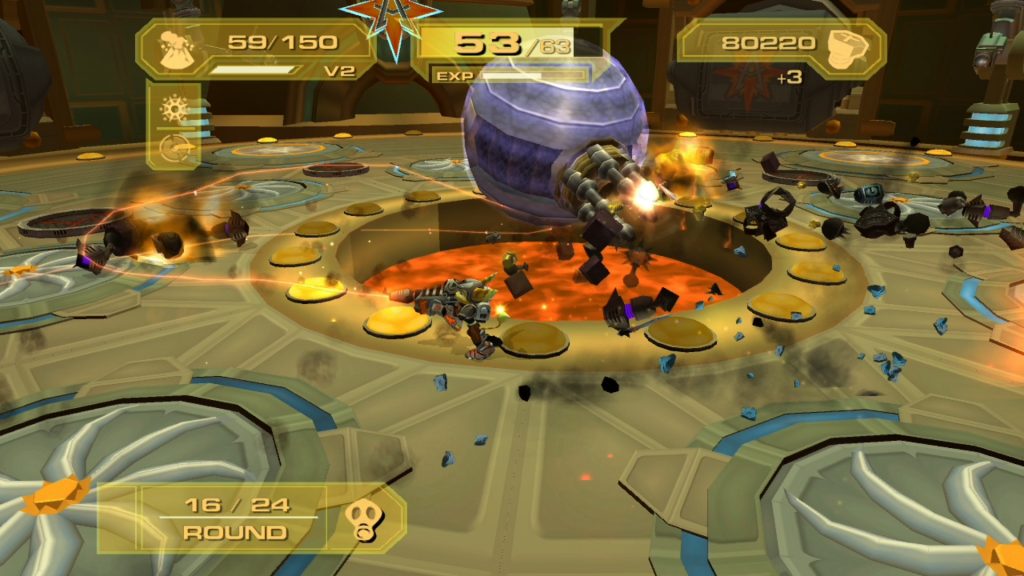Screen dimensions: 1024x576
Task: Click the gas mask round icon
Action: point(361,518)
